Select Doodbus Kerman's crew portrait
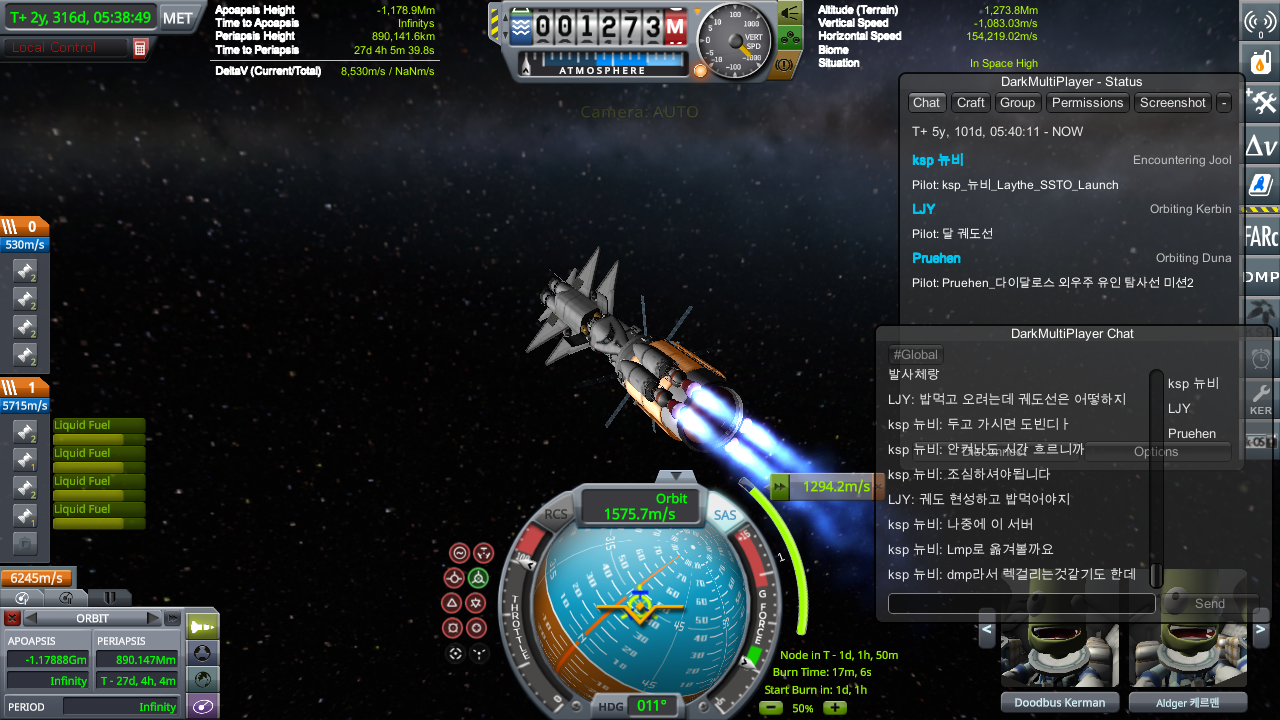1280x720 pixels. [1058, 655]
